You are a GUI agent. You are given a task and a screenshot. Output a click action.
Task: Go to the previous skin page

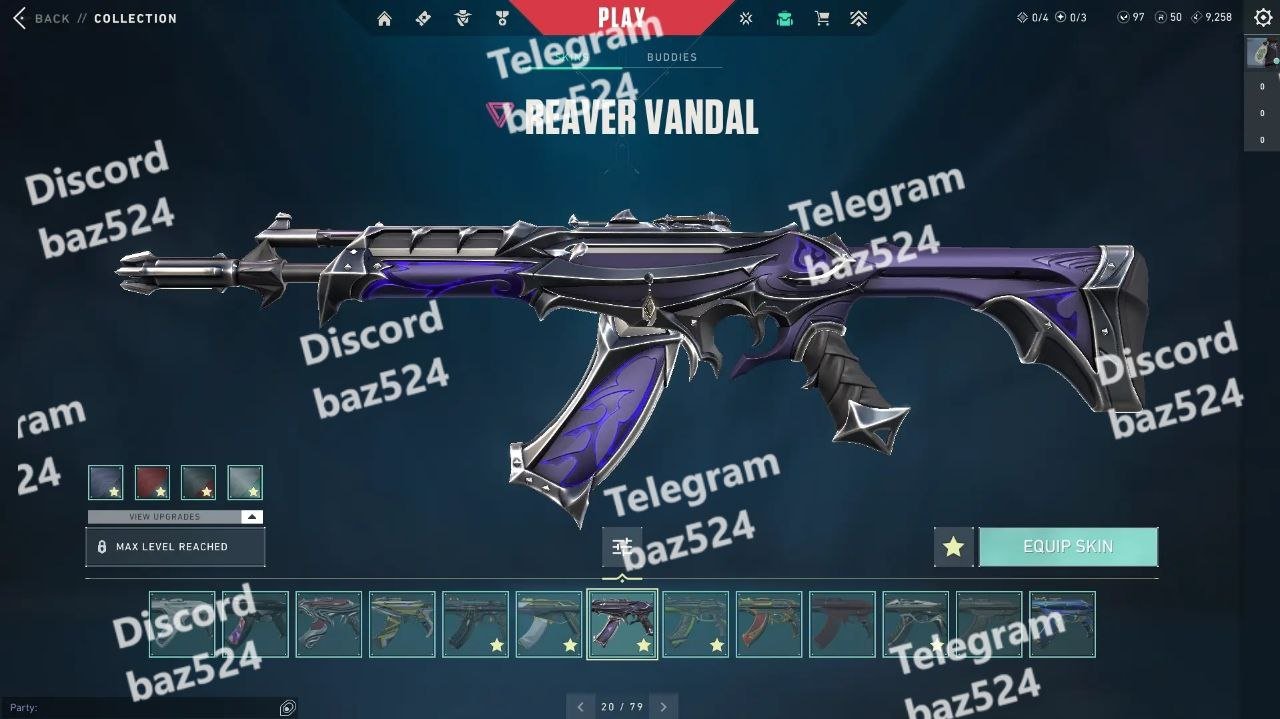tap(580, 707)
